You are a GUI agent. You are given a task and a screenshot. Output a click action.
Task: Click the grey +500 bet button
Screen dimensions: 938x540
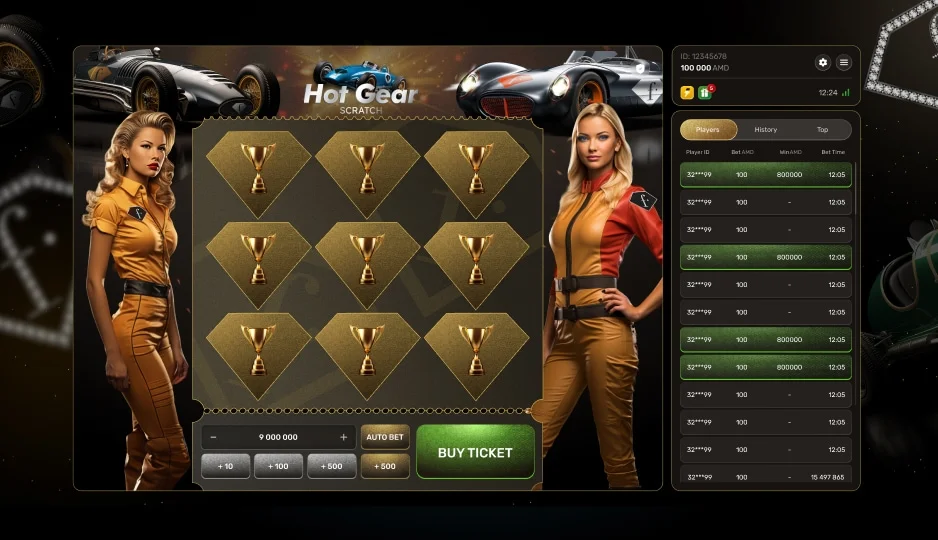pyautogui.click(x=332, y=466)
